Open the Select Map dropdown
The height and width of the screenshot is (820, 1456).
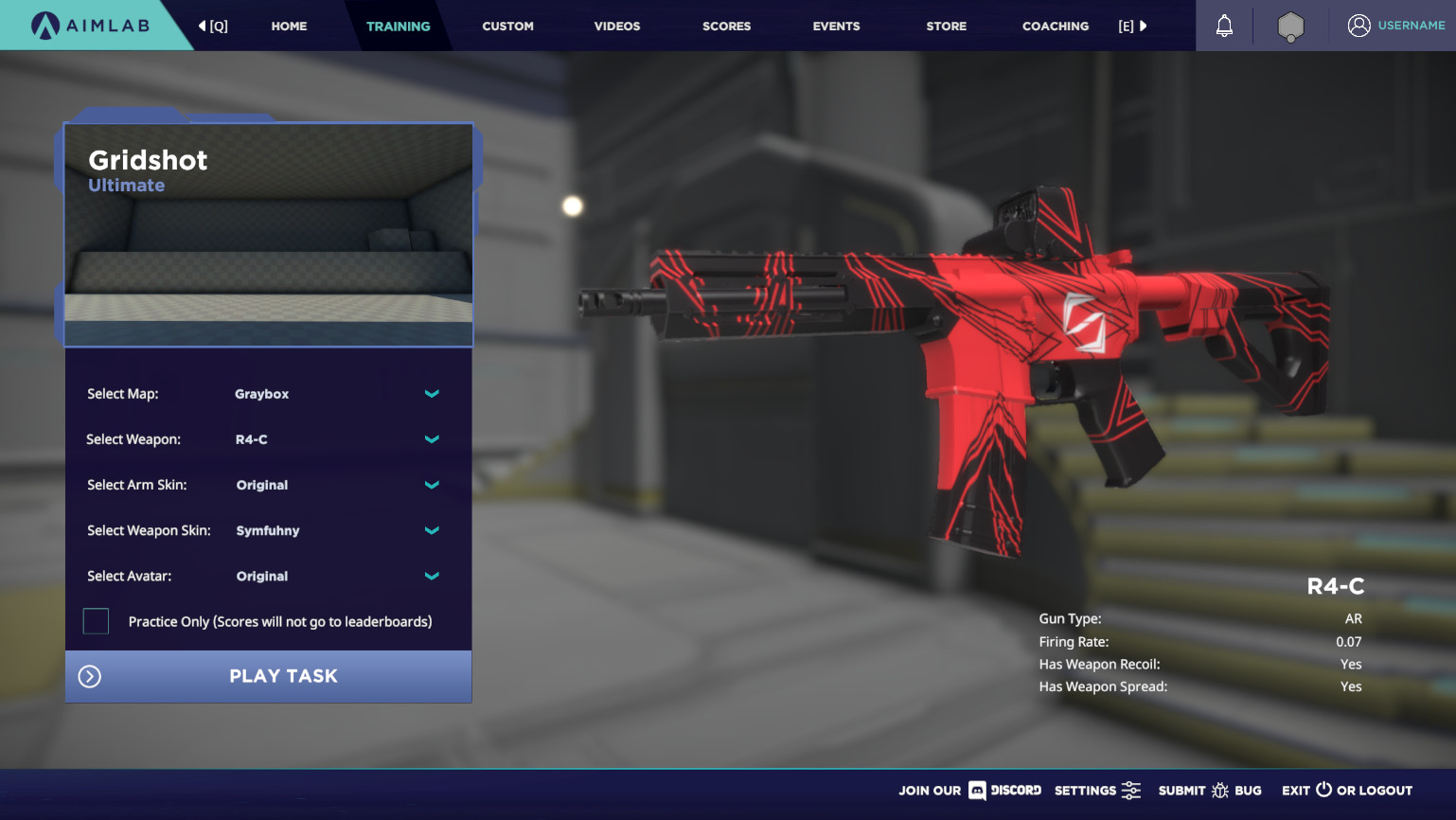tap(432, 394)
